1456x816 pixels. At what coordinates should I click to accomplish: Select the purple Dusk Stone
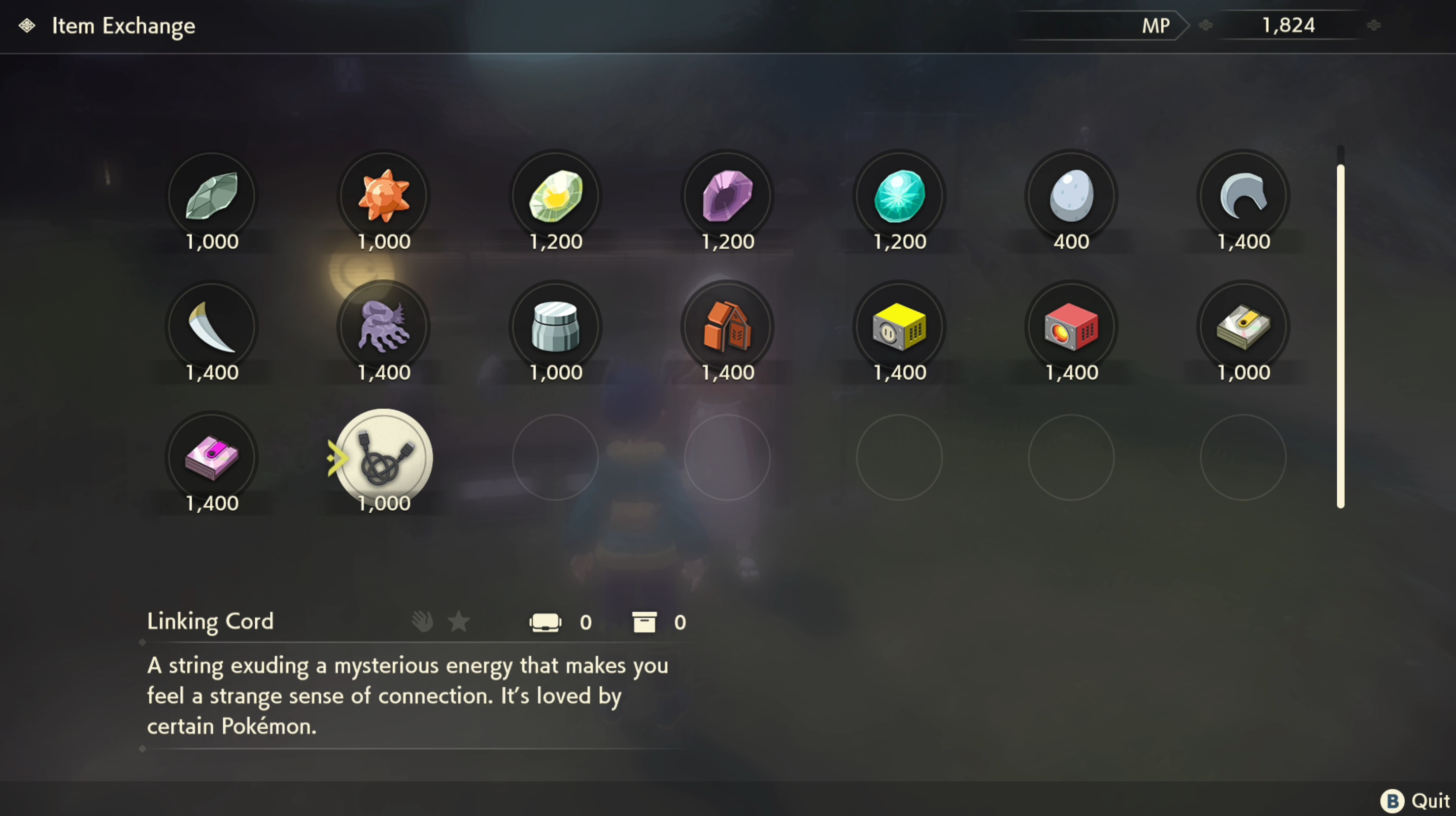click(727, 196)
